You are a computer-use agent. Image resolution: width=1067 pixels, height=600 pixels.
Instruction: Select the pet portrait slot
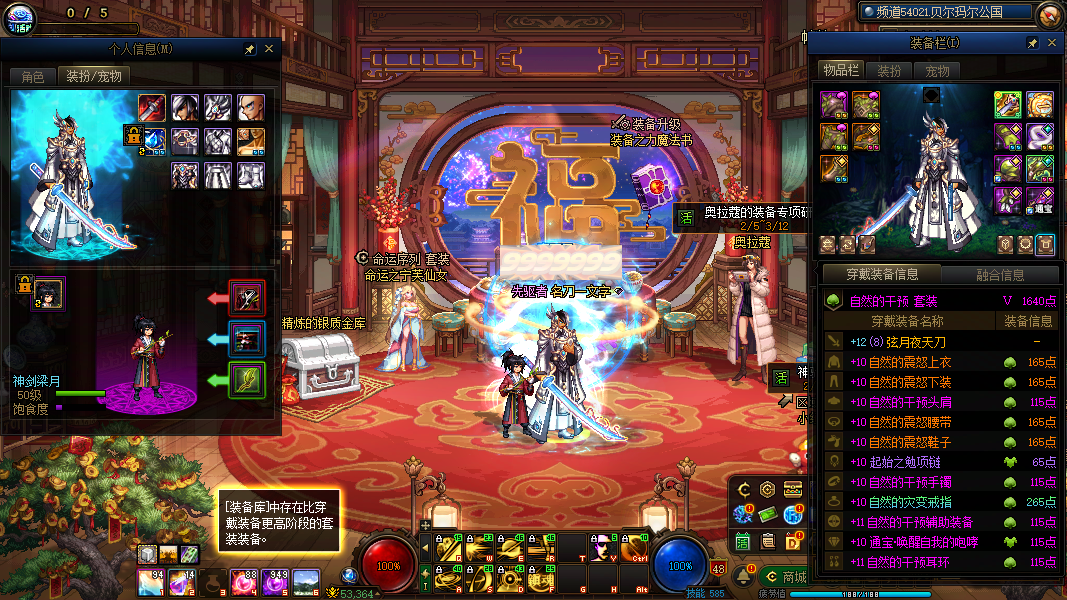coord(49,293)
